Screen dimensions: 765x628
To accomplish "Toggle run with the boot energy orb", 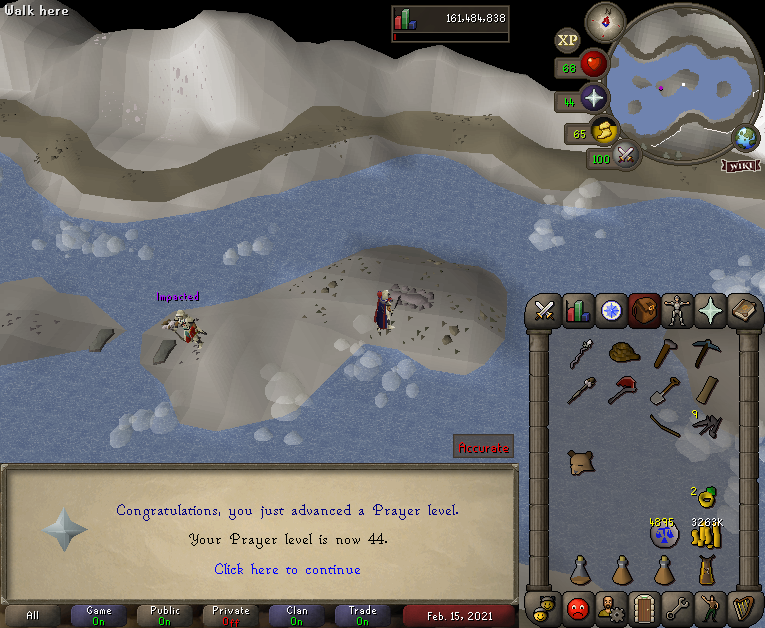I will 603,131.
